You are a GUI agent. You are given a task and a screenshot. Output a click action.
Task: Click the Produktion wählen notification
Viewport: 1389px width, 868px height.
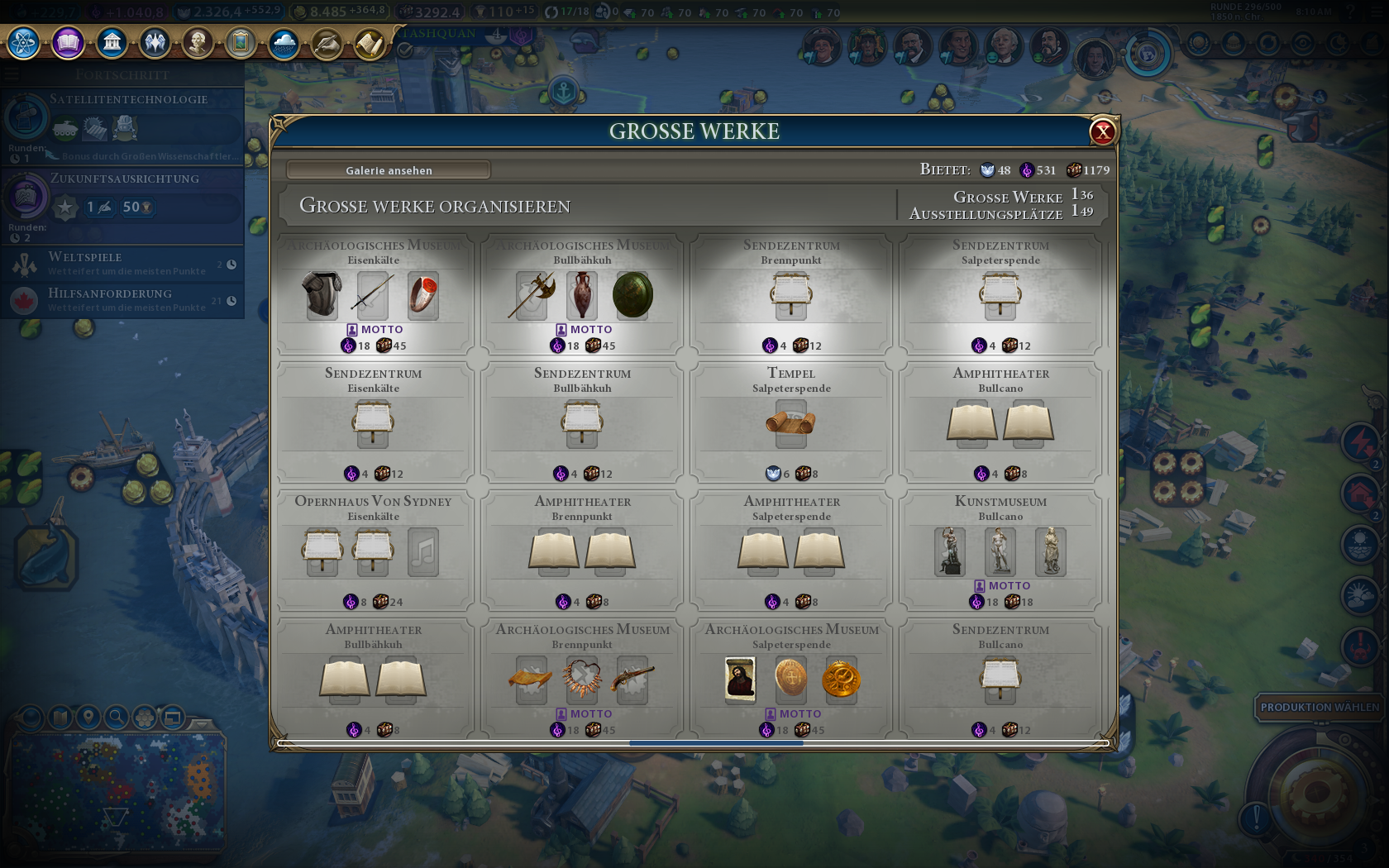coord(1320,708)
